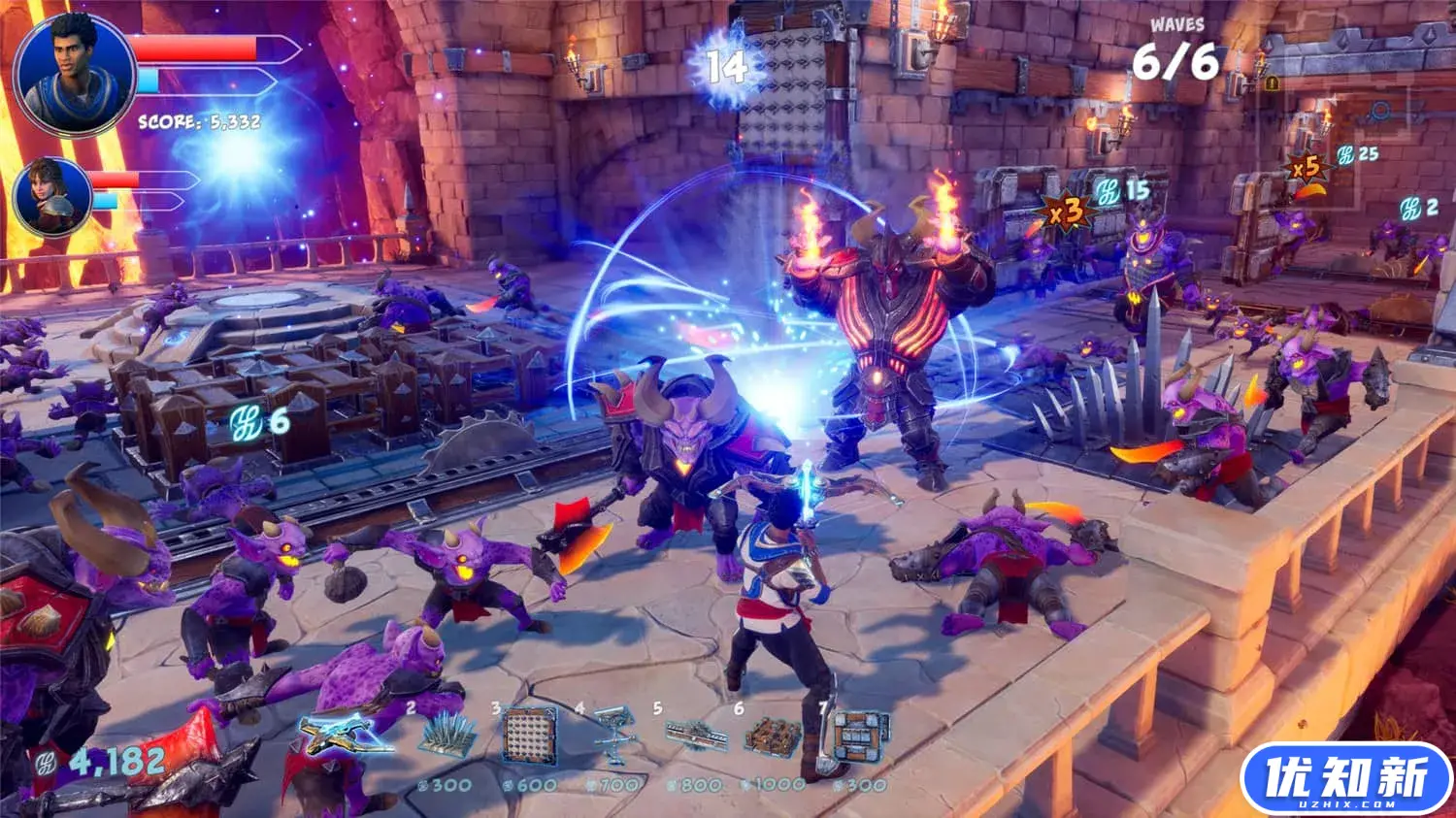Select the ballista trap costing 700
The height and width of the screenshot is (818, 1456).
point(614,735)
